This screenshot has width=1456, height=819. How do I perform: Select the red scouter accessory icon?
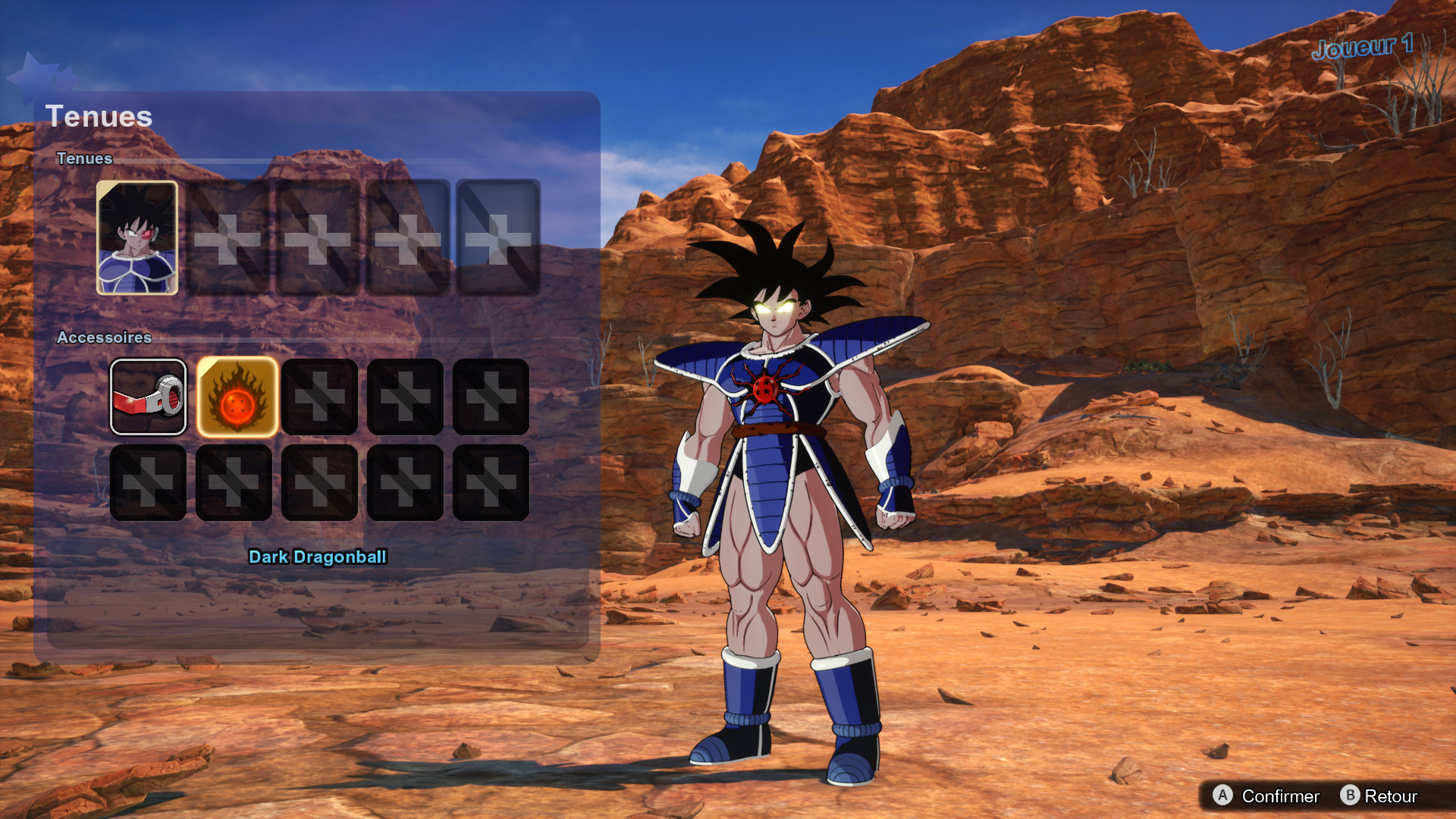coord(148,397)
